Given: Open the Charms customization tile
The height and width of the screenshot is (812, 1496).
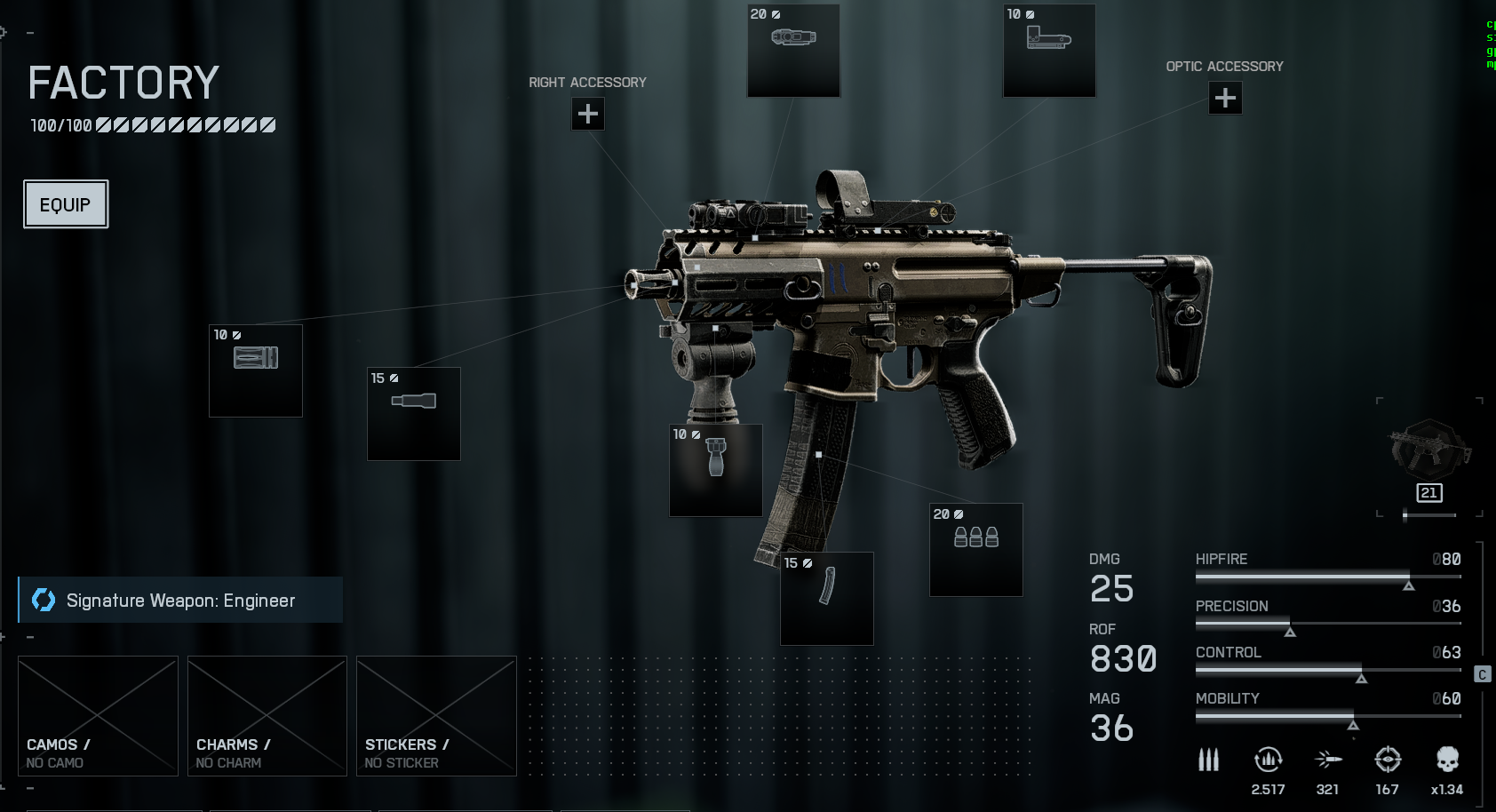Looking at the screenshot, I should click(267, 716).
